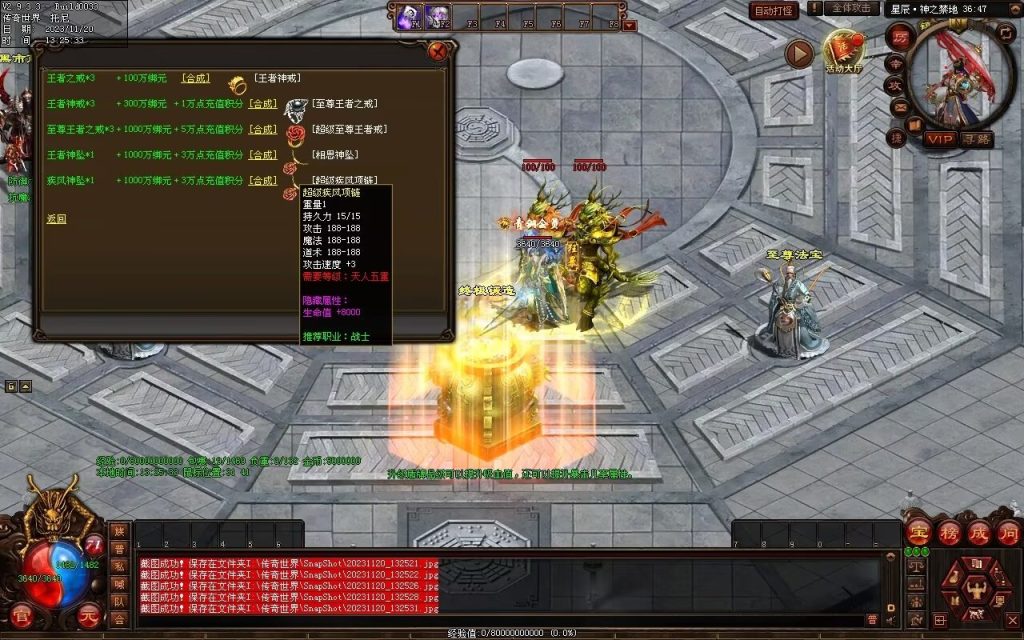The image size is (1024, 640).
Task: Close the synthesis dialog window
Action: 437,51
